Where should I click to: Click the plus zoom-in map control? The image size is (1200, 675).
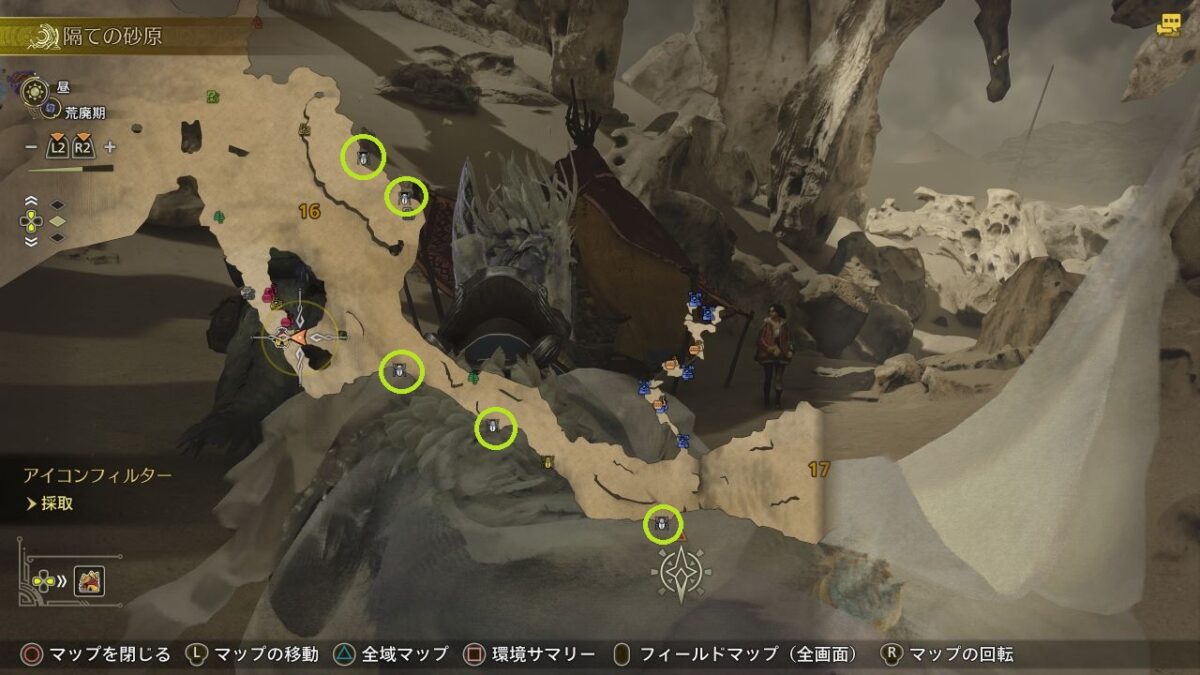109,147
